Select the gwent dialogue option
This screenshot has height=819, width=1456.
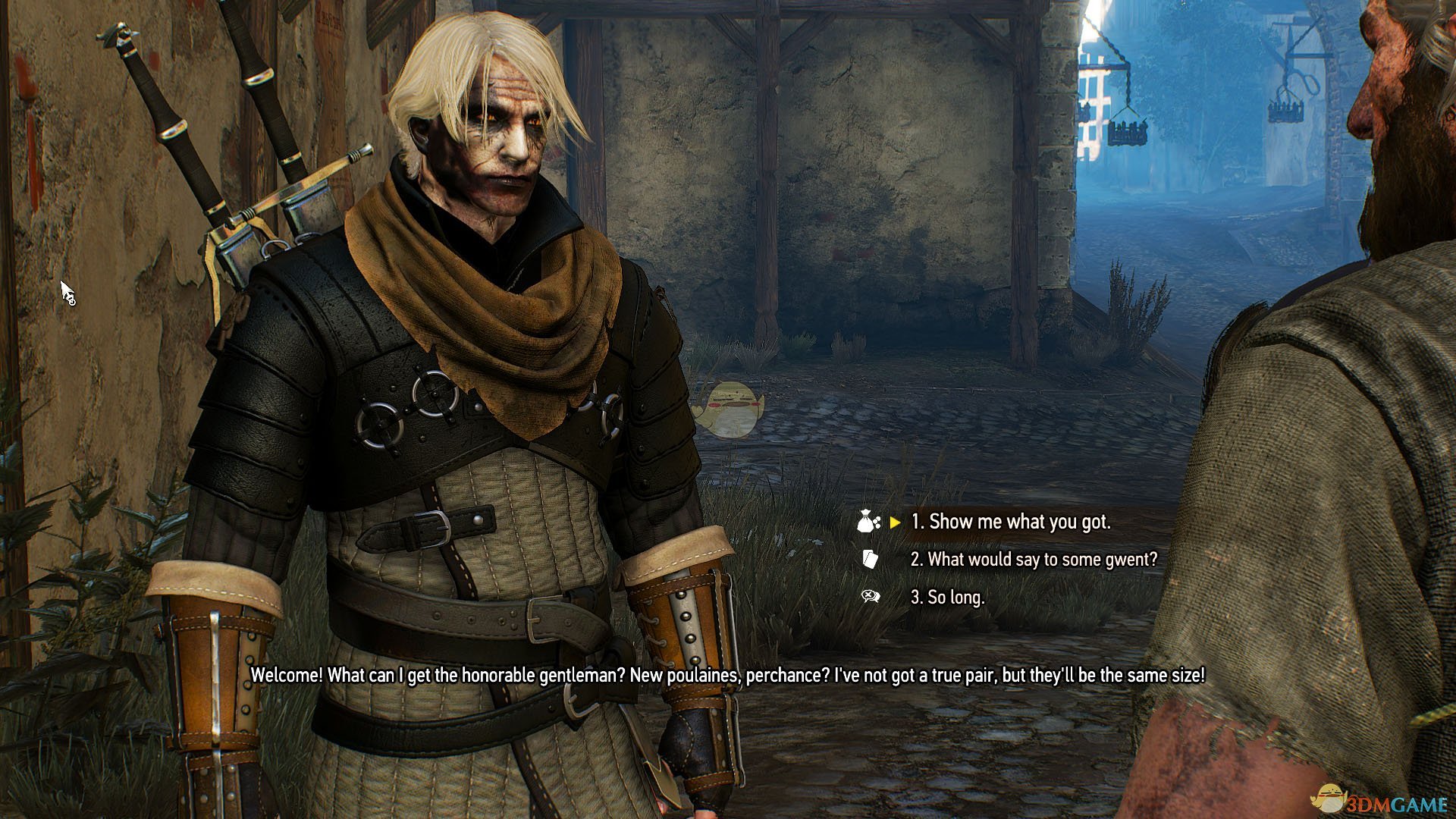pyautogui.click(x=1034, y=560)
